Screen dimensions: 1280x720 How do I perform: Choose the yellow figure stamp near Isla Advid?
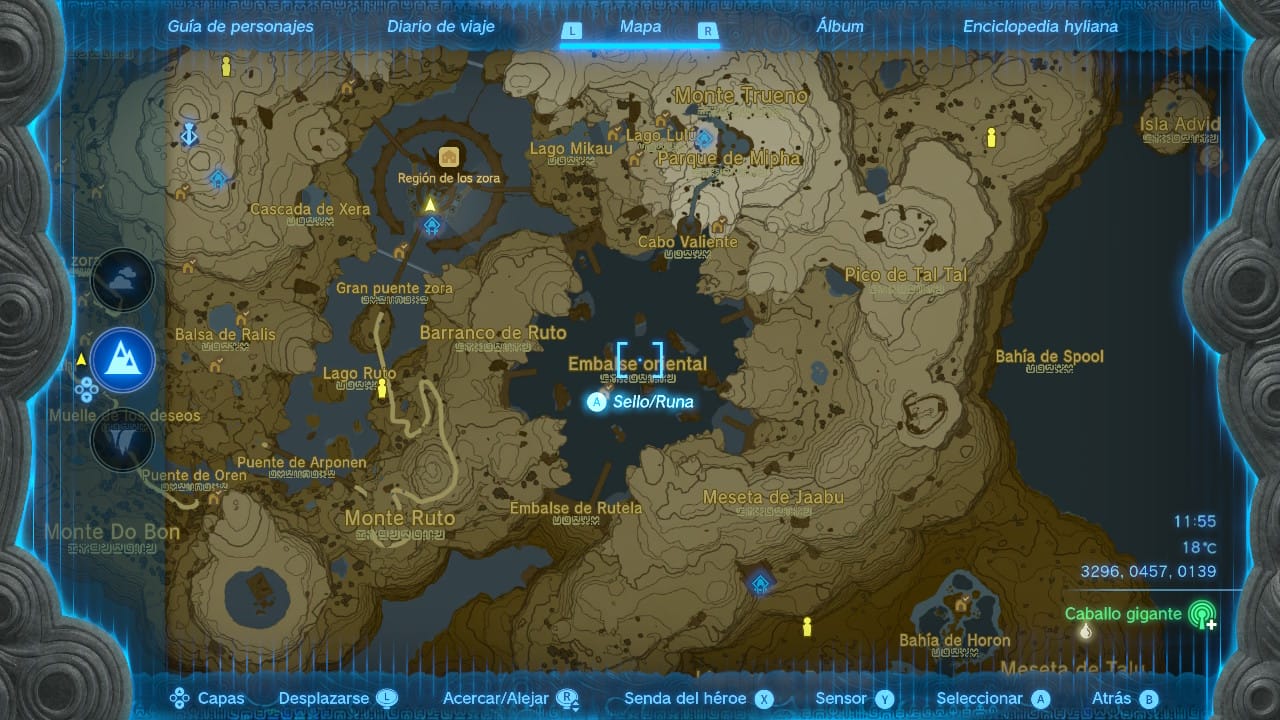991,138
